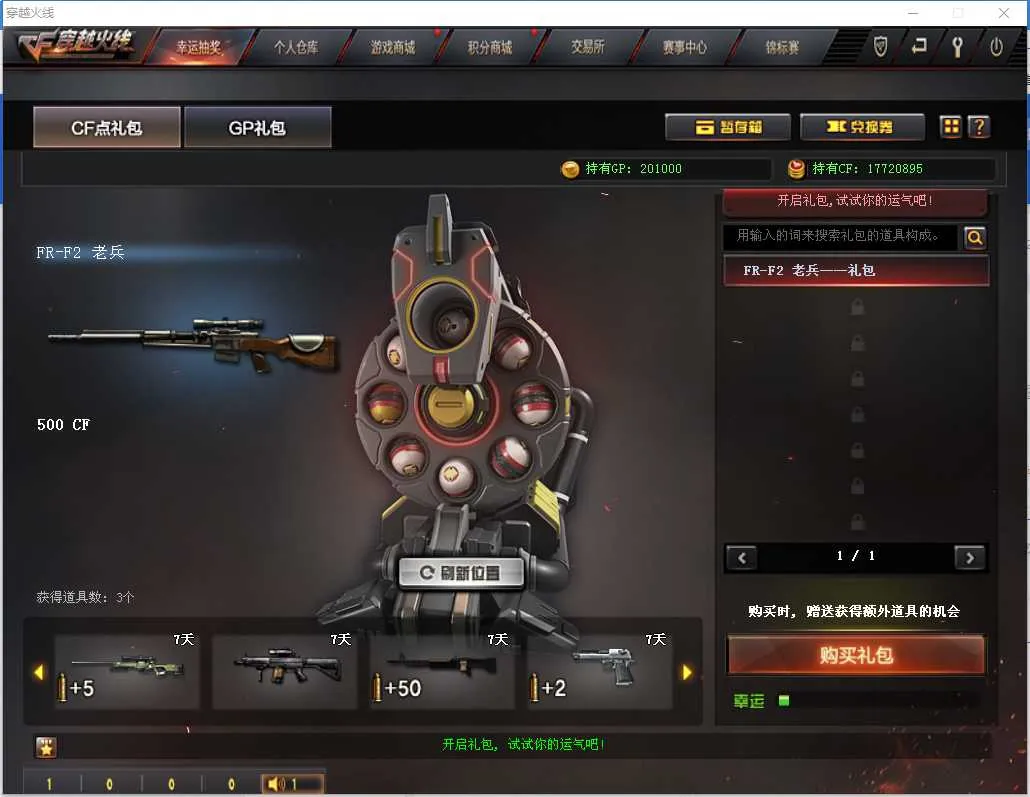This screenshot has width=1030, height=797.
Task: Click the 刷新位置 refresh button
Action: tap(461, 573)
